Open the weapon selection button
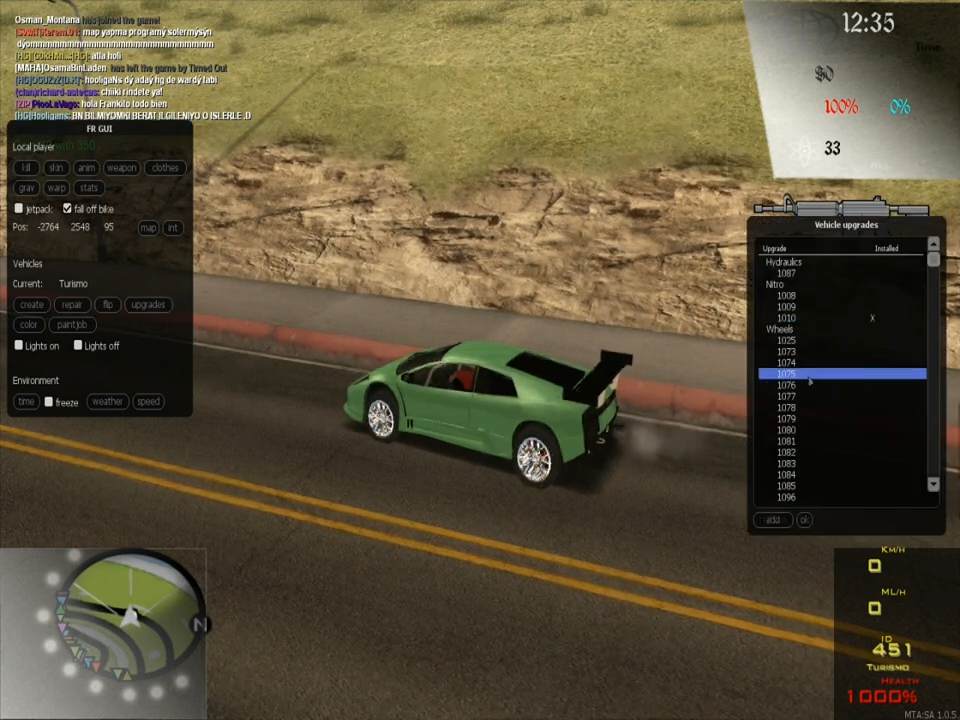Viewport: 960px width, 720px height. tap(121, 168)
